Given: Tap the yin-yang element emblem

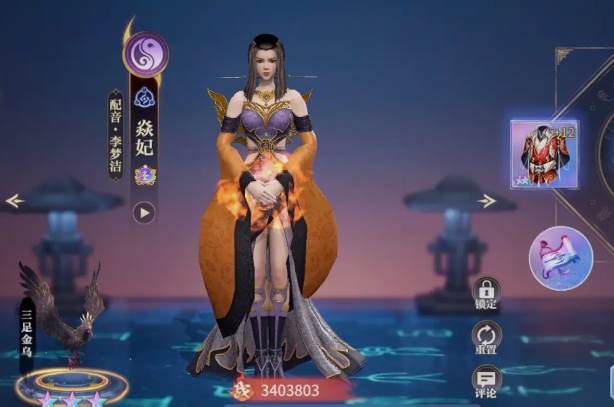Looking at the screenshot, I should pyautogui.click(x=145, y=54).
